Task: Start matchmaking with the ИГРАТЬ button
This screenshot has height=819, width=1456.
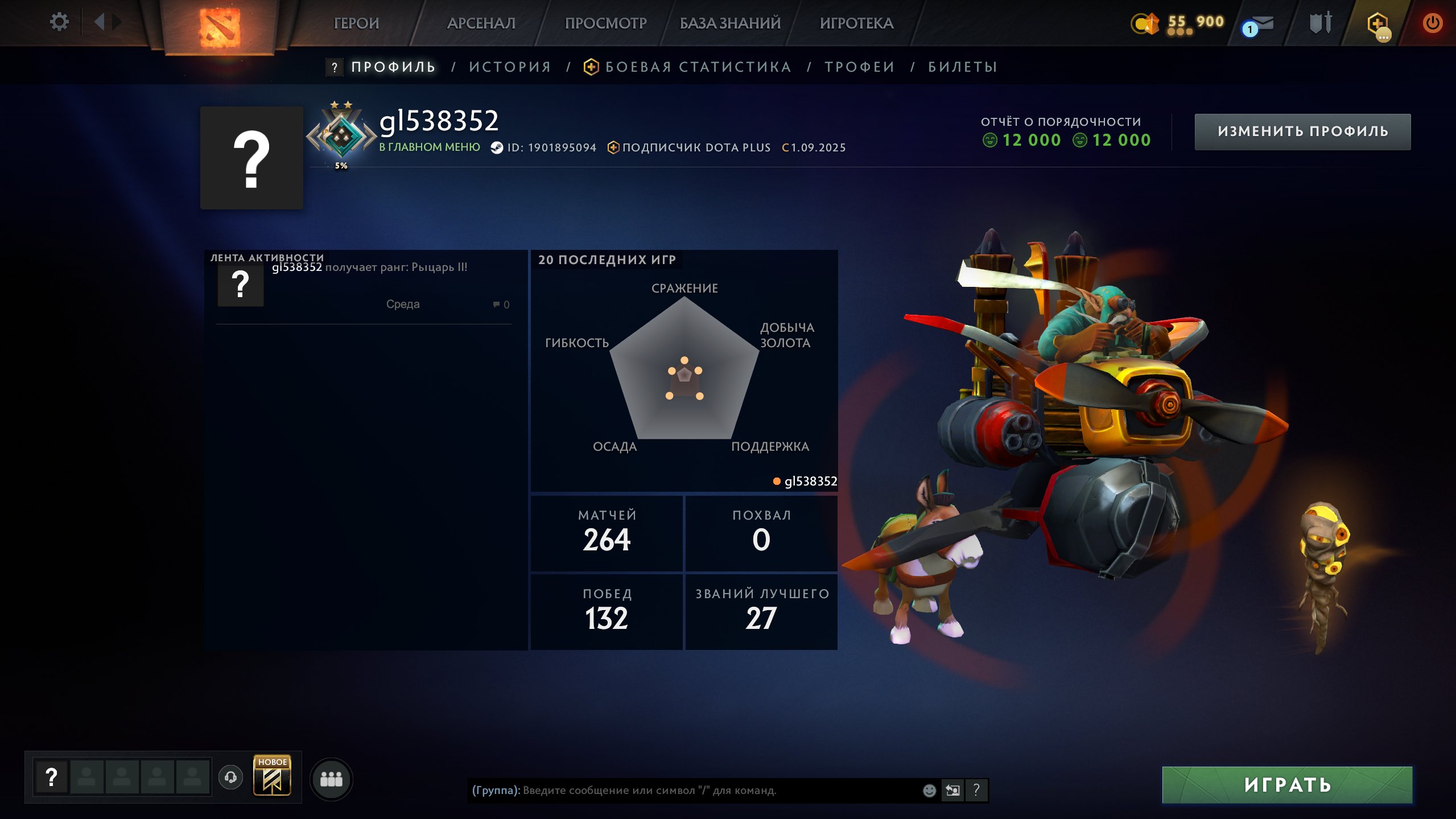Action: [x=1287, y=785]
